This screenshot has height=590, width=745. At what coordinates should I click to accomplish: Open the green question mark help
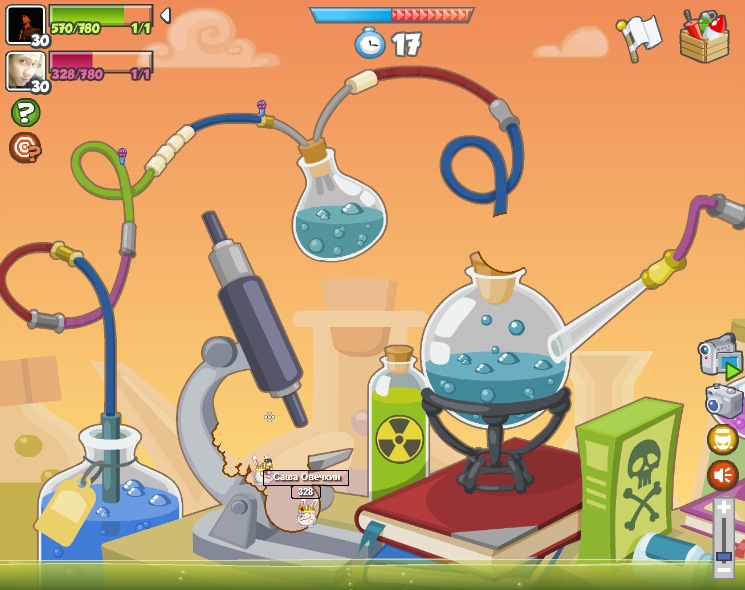pos(25,112)
